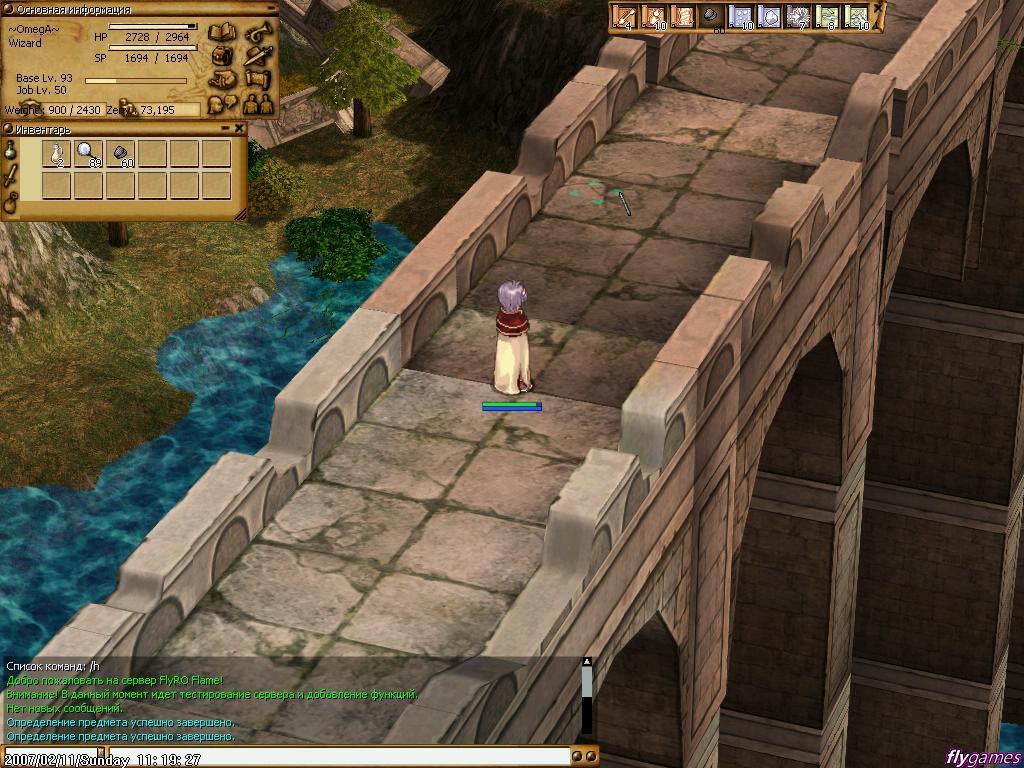Viewport: 1024px width, 768px height.
Task: Select the magnifying glass item stack
Action: click(88, 154)
